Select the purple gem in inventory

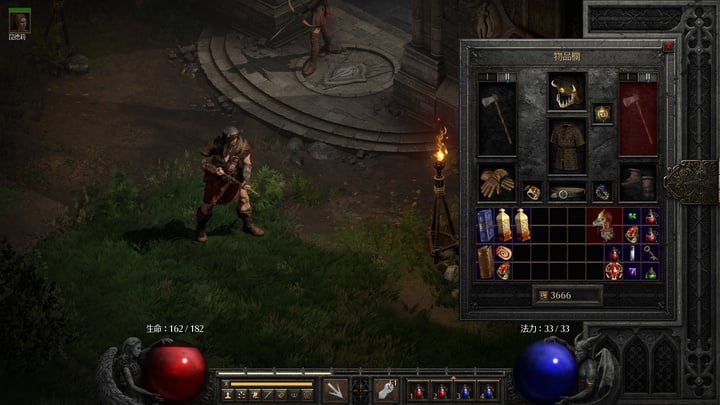coord(632,272)
